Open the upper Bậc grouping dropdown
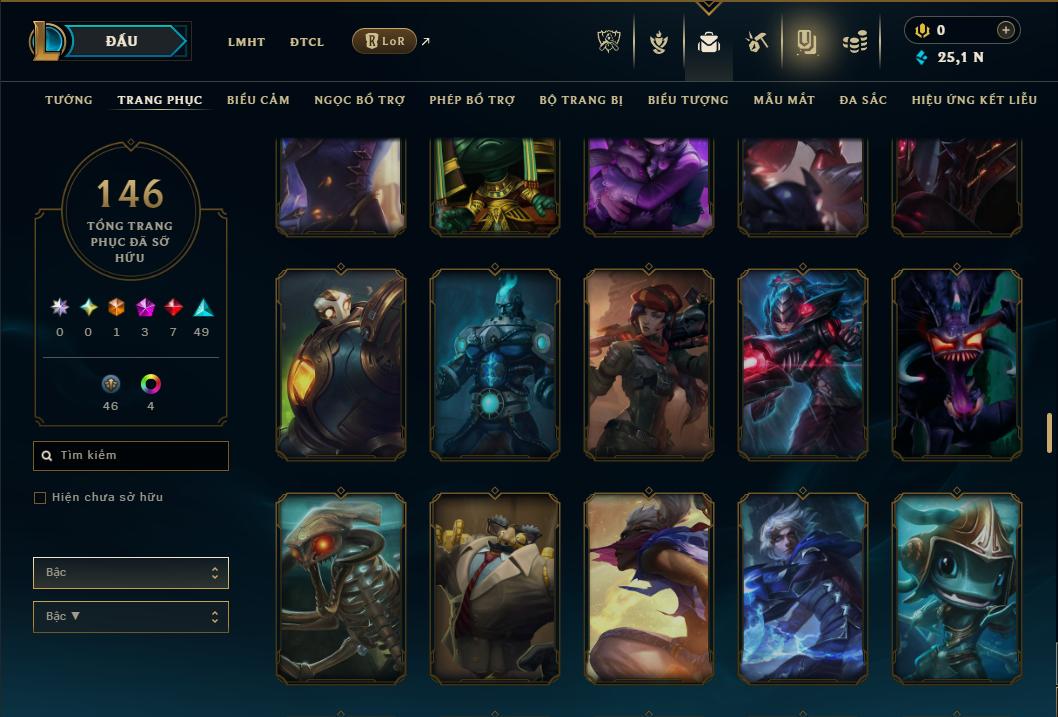Viewport: 1058px width, 717px height. tap(131, 573)
